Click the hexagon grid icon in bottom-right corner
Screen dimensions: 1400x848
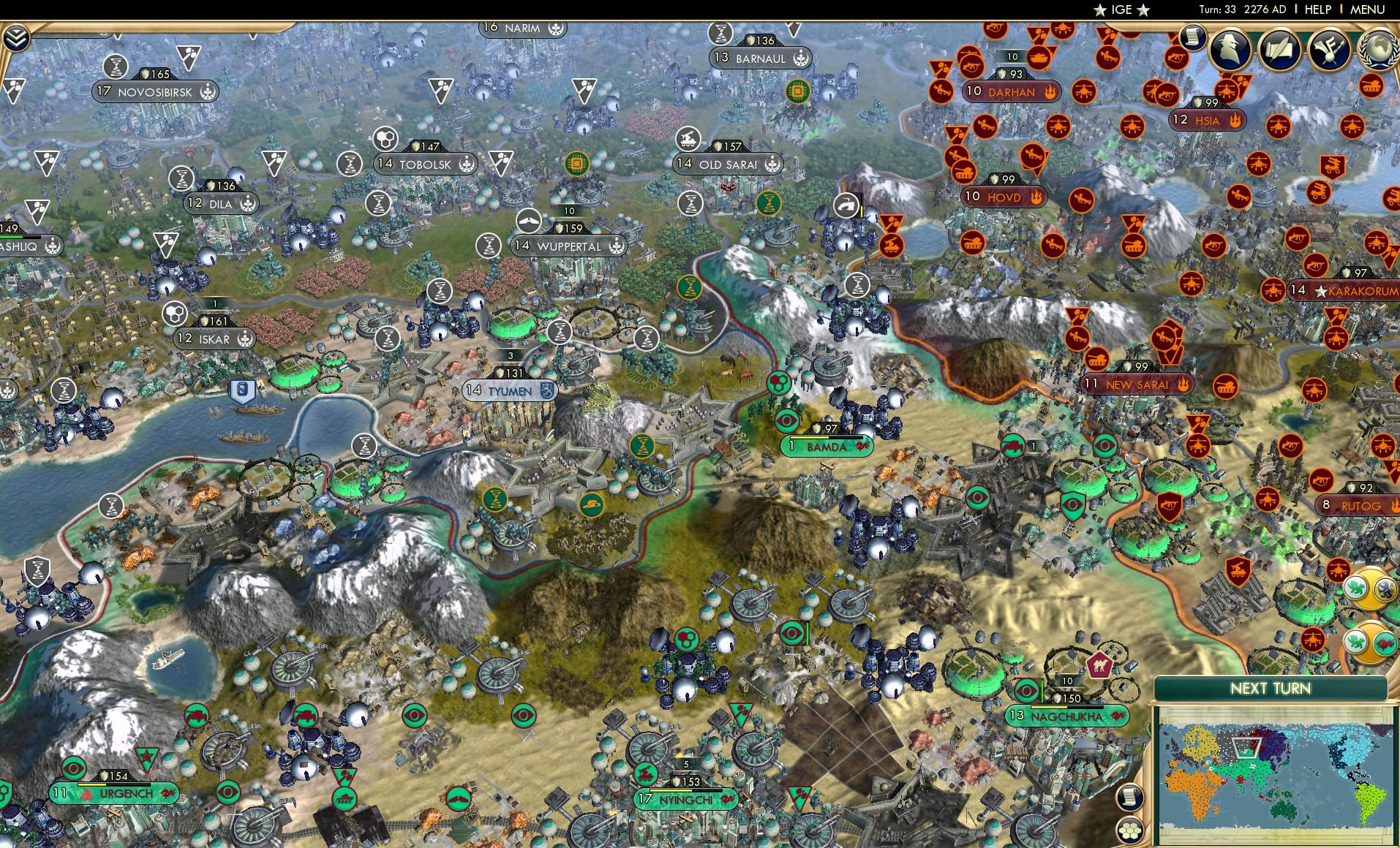(x=1130, y=831)
